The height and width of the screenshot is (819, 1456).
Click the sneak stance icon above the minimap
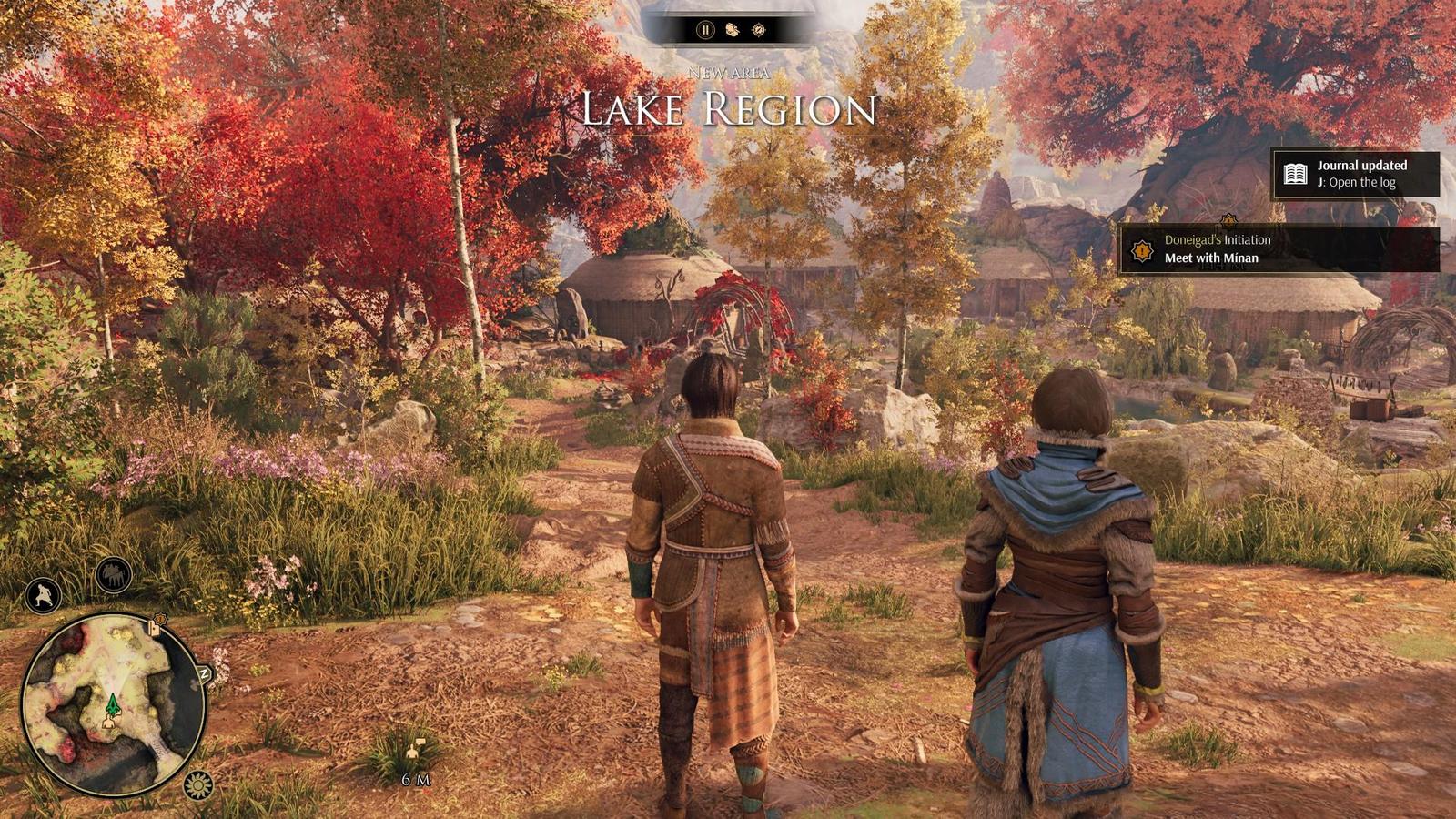tap(41, 594)
